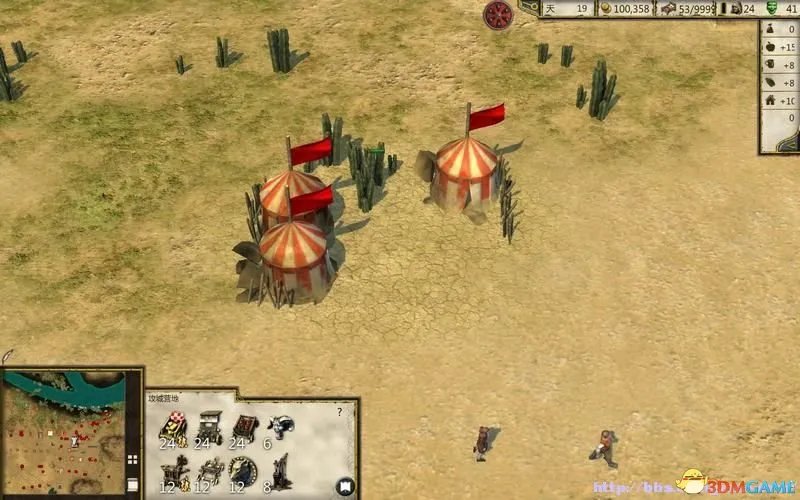Choose the covered battering ram wagon
Screen dimensions: 800x500
tap(209, 426)
